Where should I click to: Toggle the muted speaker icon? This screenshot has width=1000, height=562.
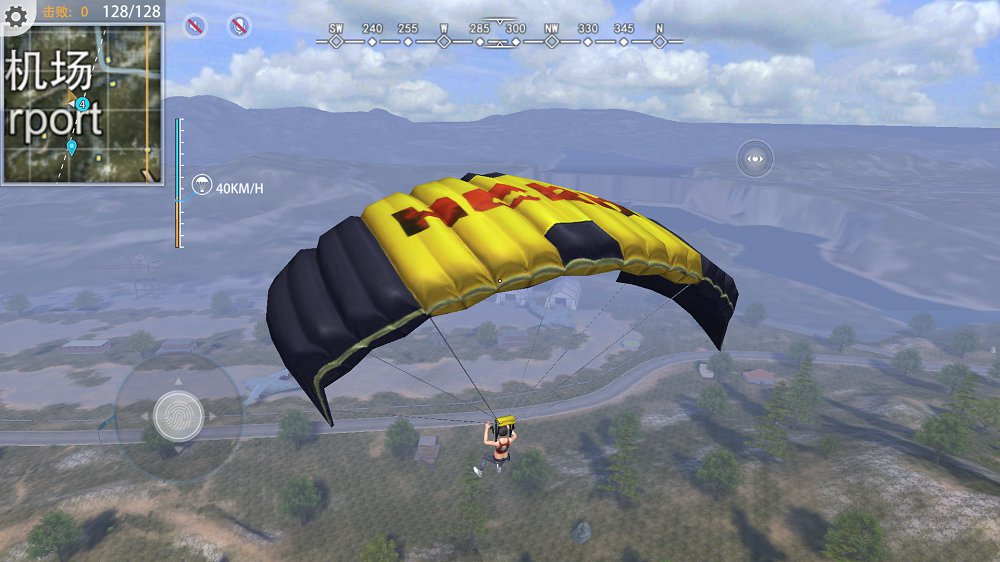click(196, 26)
